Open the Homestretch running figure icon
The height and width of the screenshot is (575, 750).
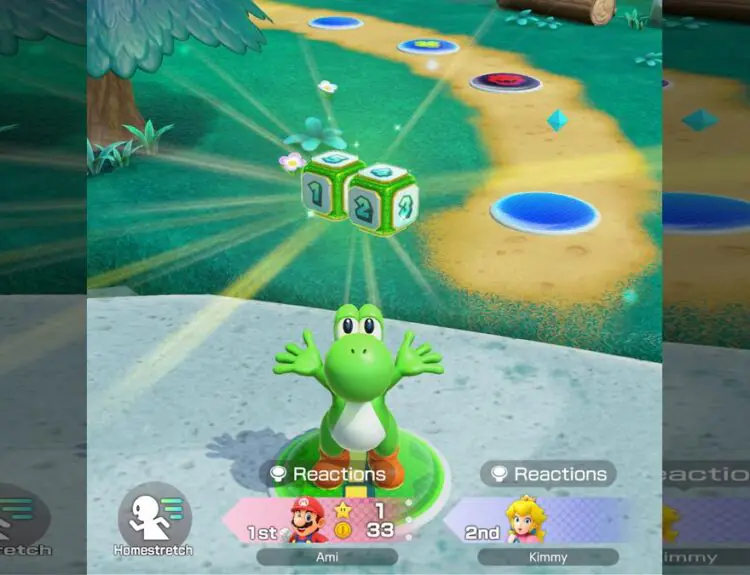(154, 514)
